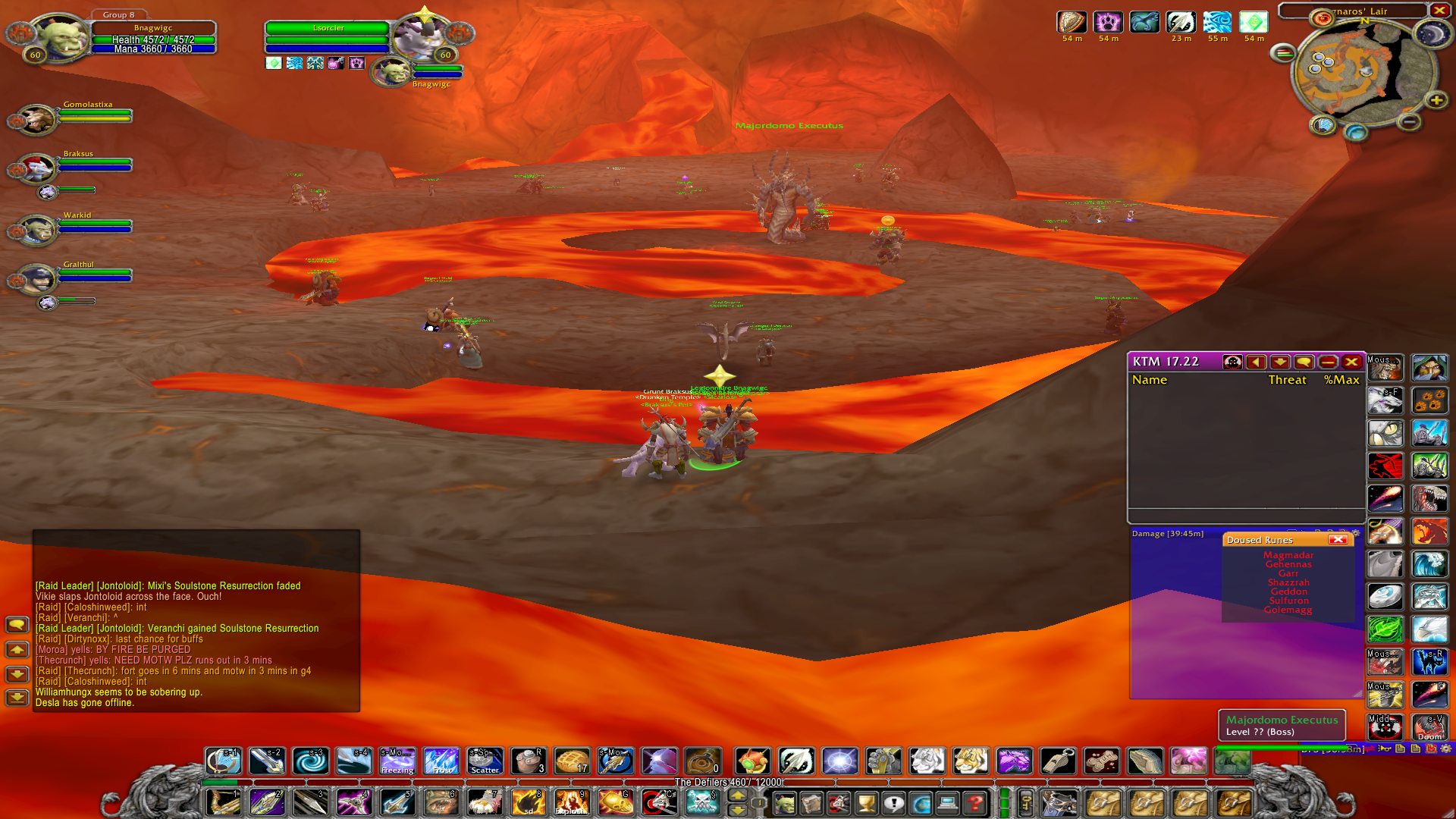
Task: Blow the whistle to call pet
Action: 1057,761
